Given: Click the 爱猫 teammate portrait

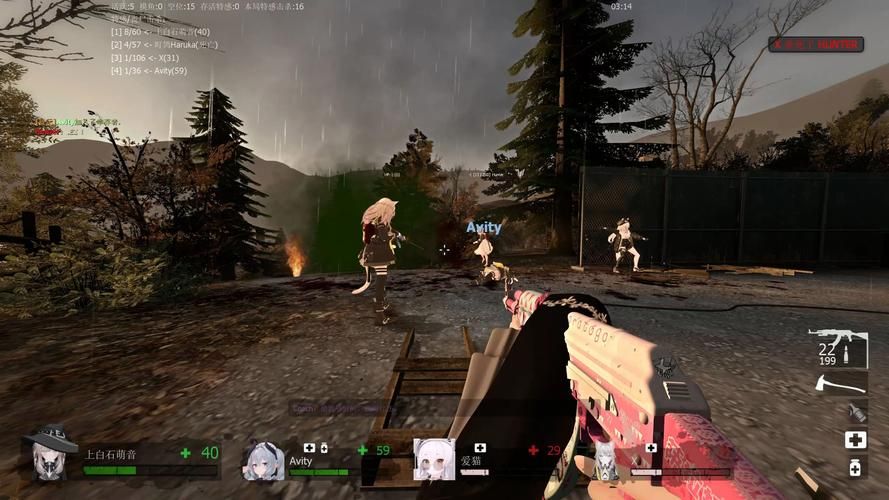Looking at the screenshot, I should click(x=434, y=459).
